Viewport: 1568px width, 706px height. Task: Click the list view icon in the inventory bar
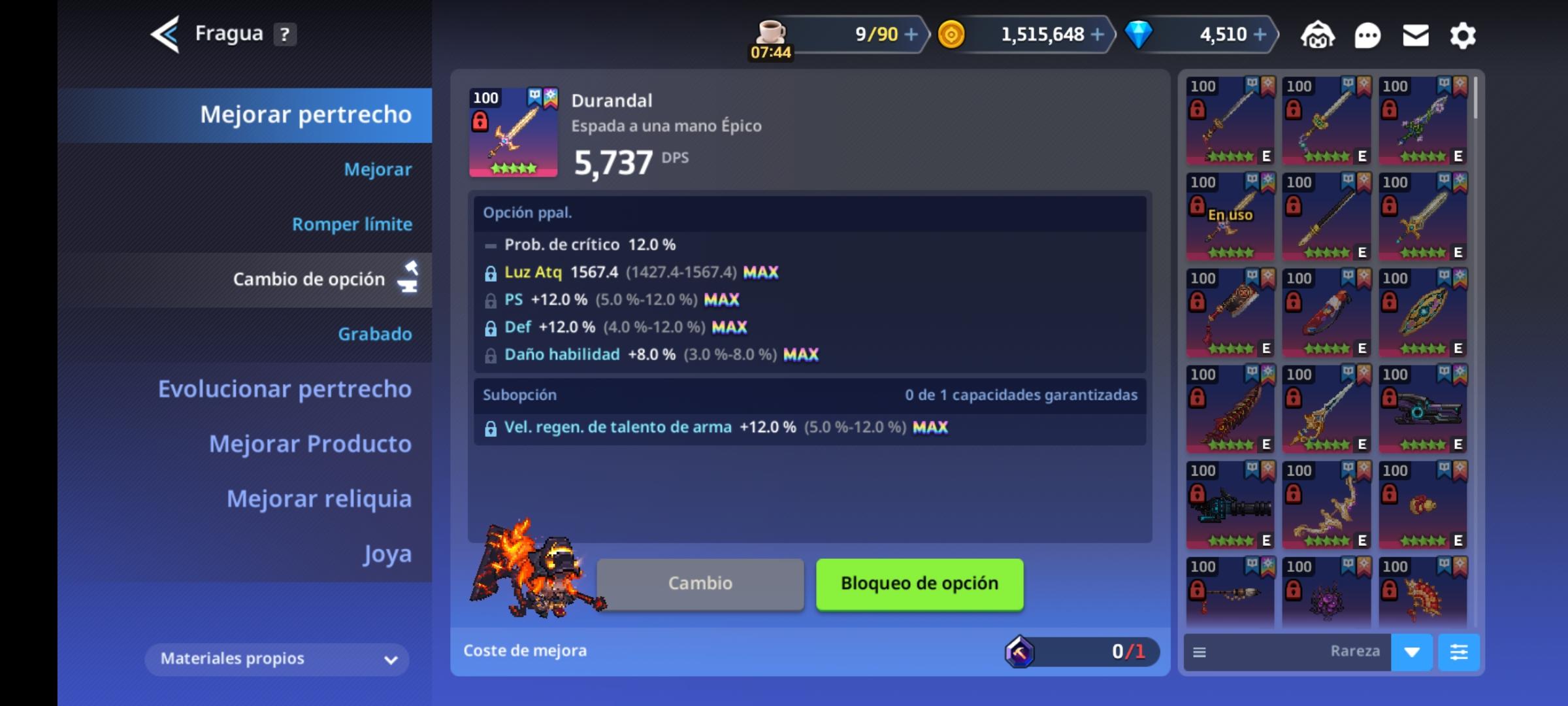click(1199, 652)
